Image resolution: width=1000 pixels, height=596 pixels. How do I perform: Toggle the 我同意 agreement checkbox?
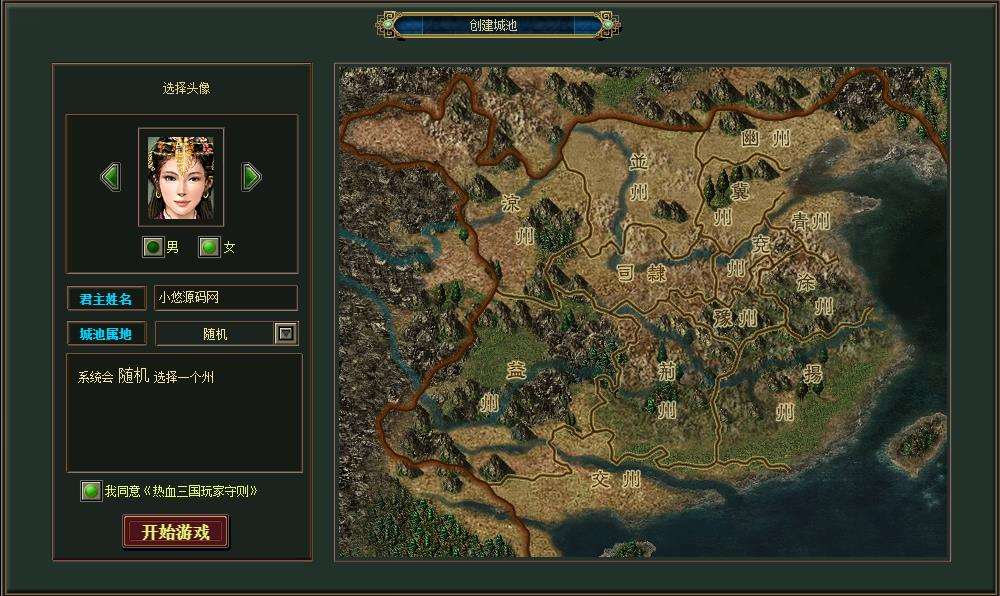coord(91,491)
